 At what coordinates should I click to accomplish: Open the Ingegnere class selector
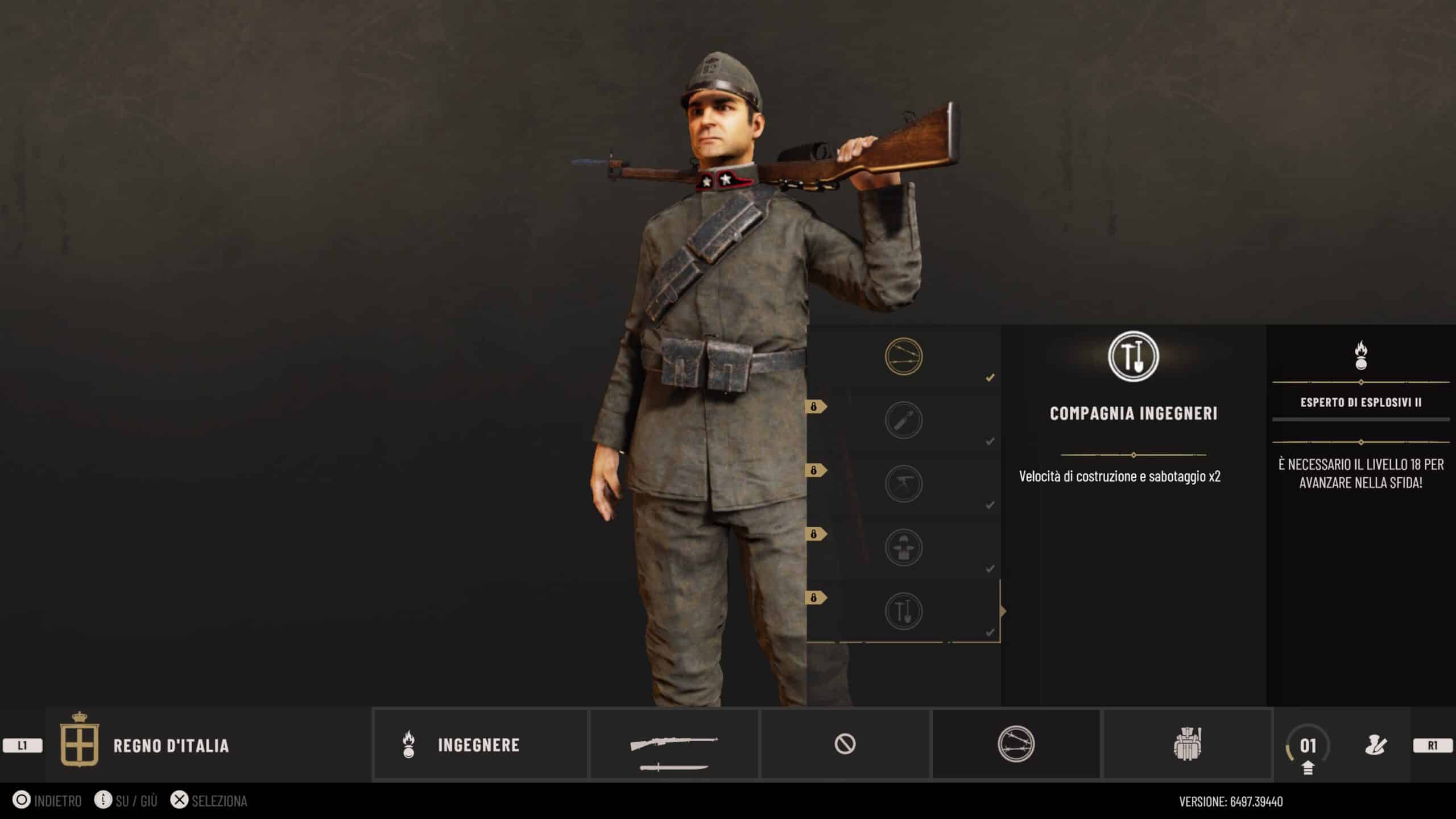click(x=480, y=744)
